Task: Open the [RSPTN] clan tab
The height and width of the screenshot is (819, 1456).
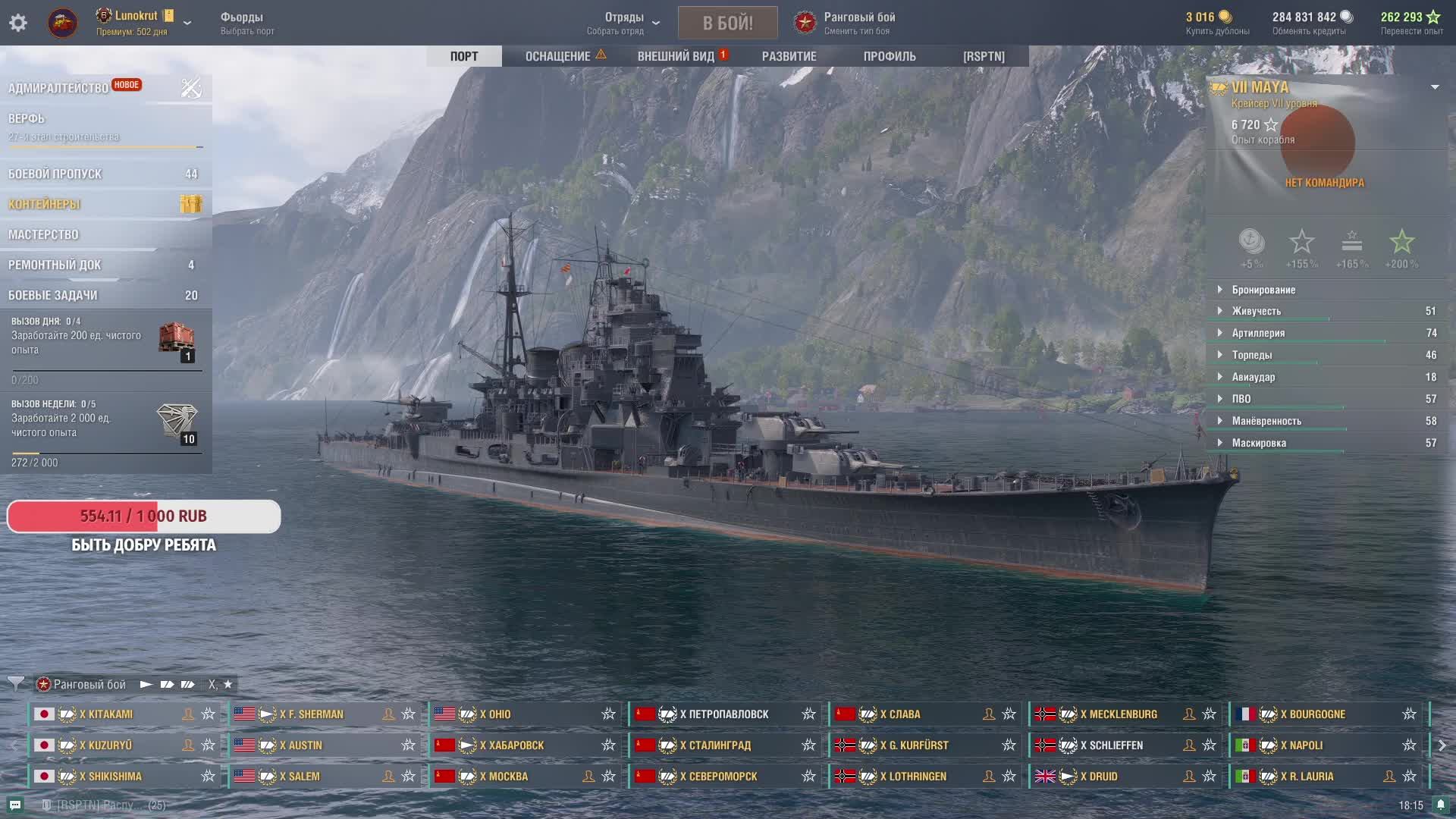Action: point(984,56)
